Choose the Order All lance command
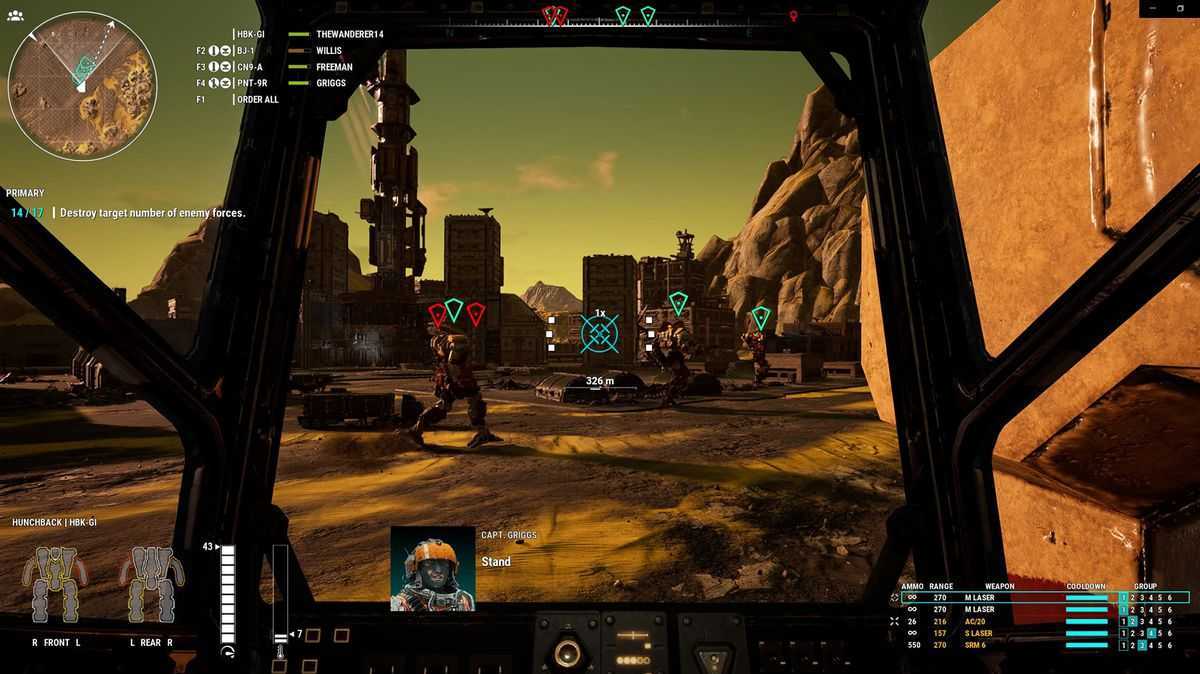 tap(257, 99)
